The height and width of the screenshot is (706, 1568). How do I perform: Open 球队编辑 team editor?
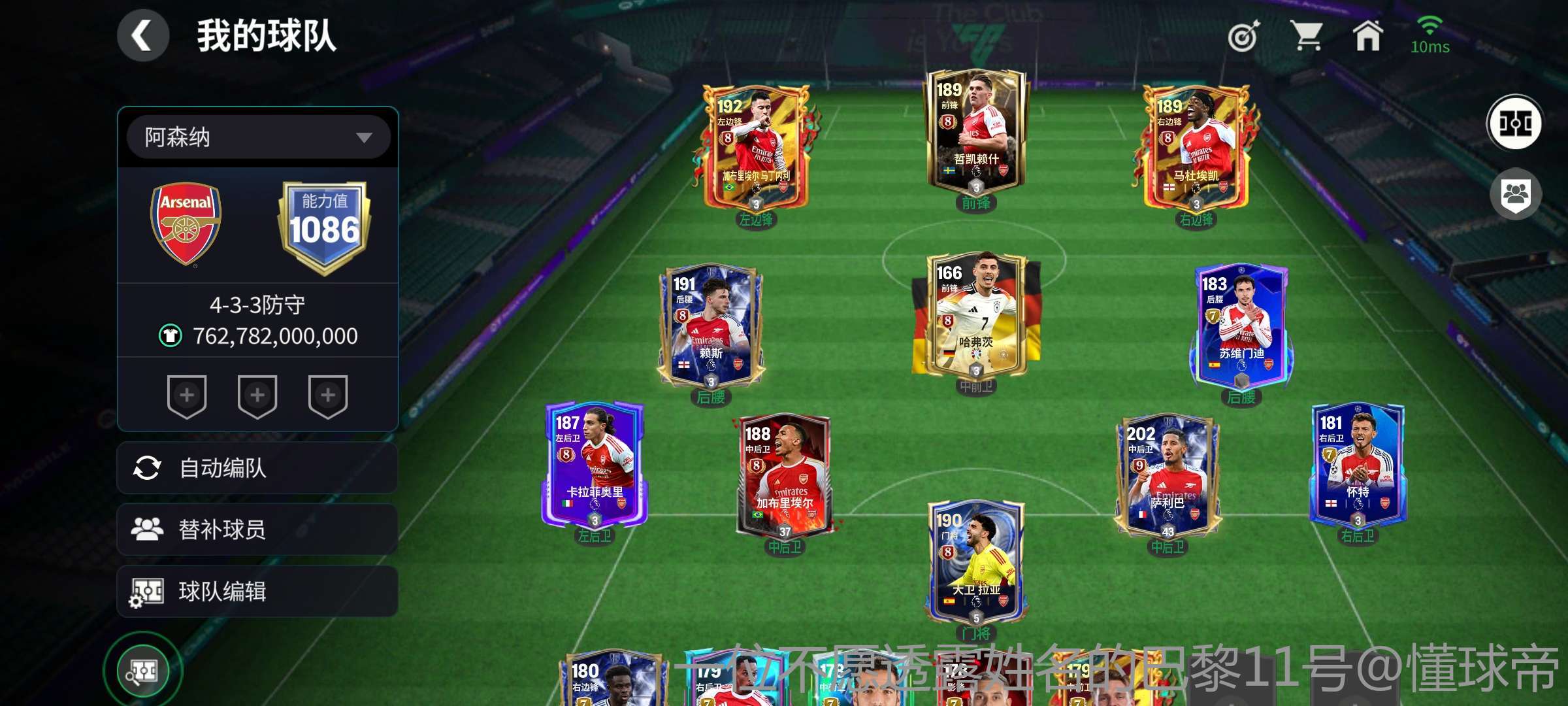tap(257, 592)
